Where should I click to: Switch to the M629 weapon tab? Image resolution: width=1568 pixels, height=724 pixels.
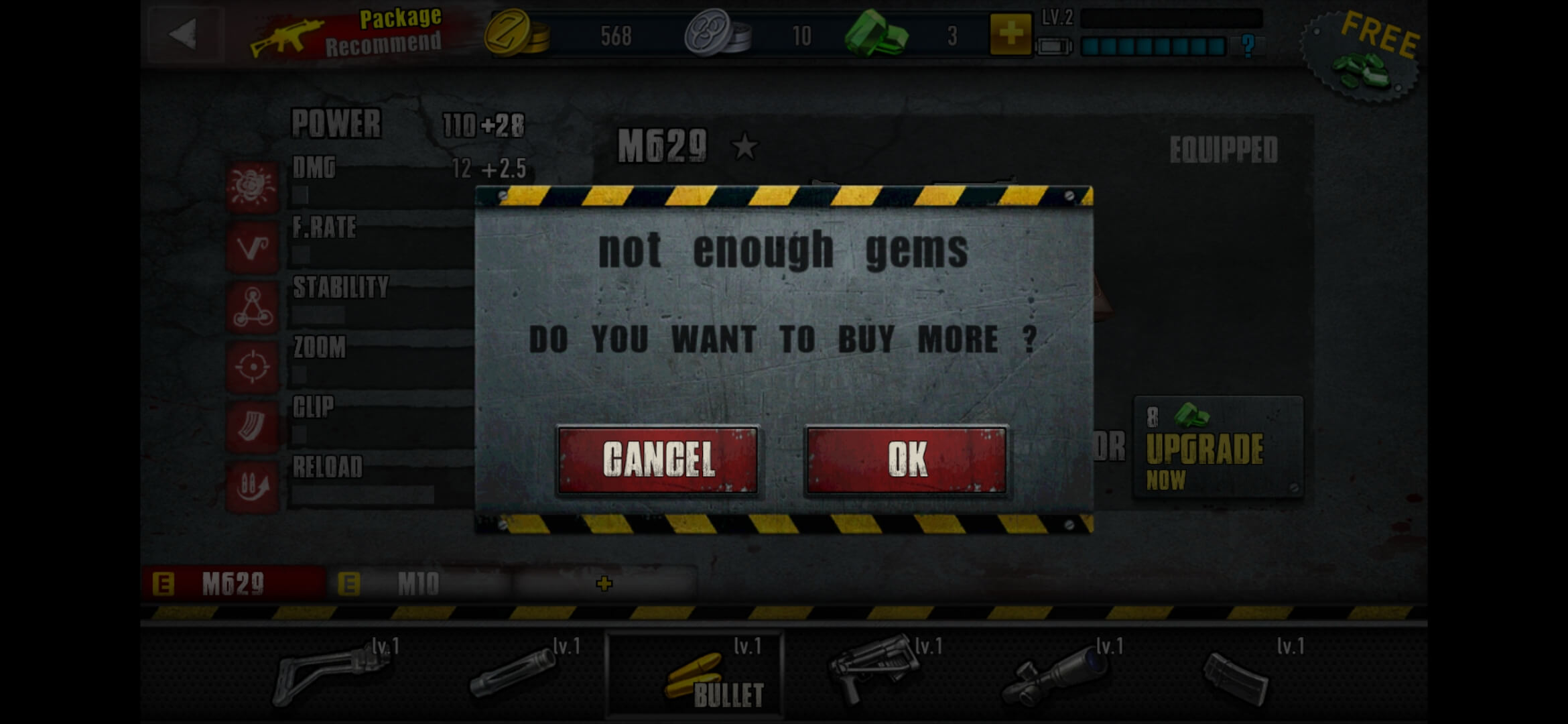pyautogui.click(x=235, y=583)
